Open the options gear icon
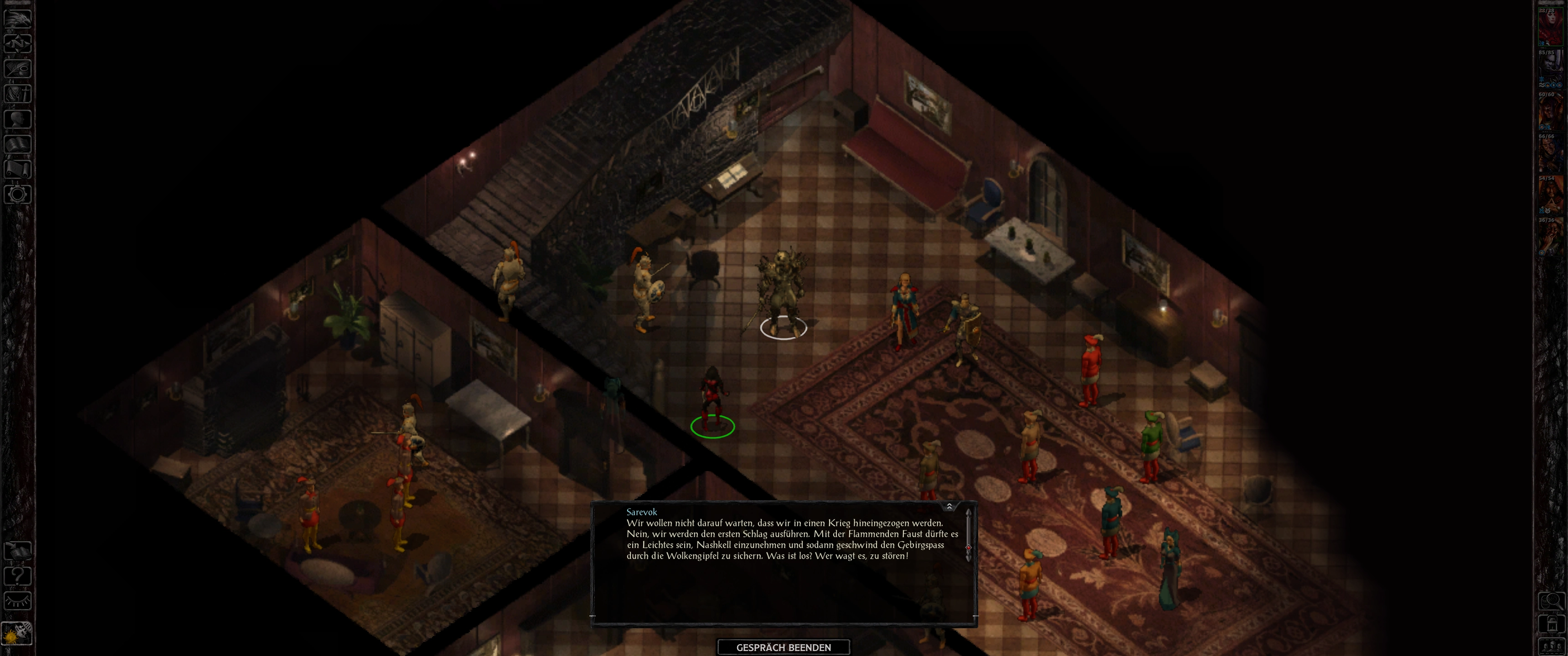1568x656 pixels. coord(18,195)
